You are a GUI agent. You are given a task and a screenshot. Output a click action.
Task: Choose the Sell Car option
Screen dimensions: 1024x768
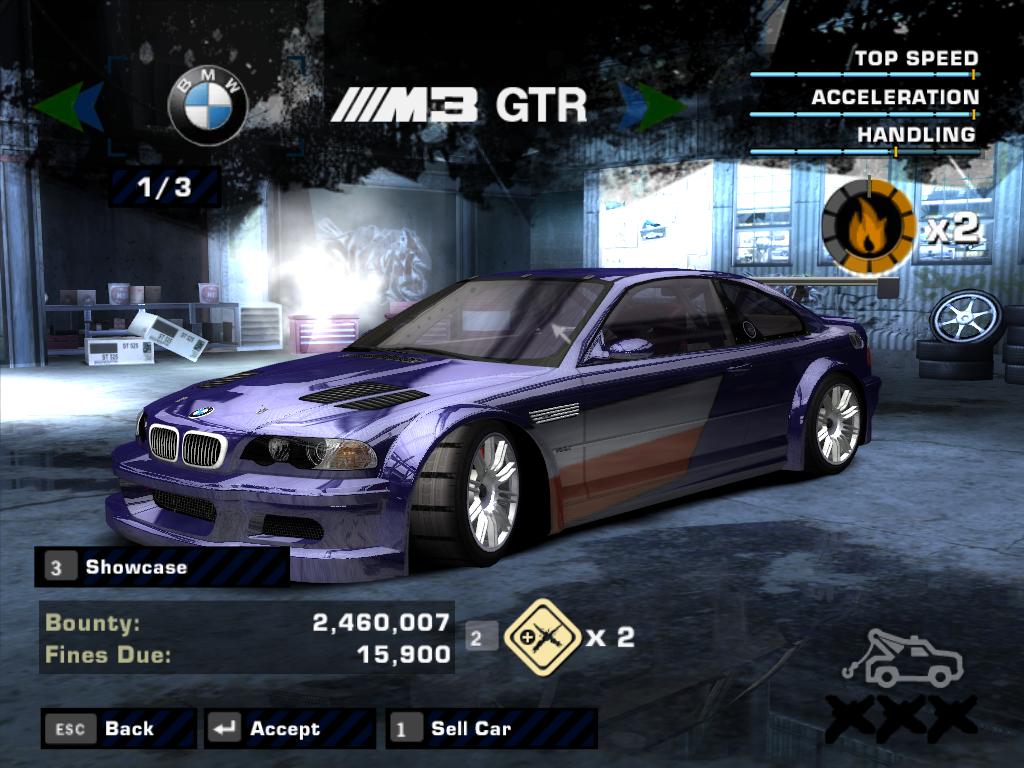pyautogui.click(x=490, y=729)
